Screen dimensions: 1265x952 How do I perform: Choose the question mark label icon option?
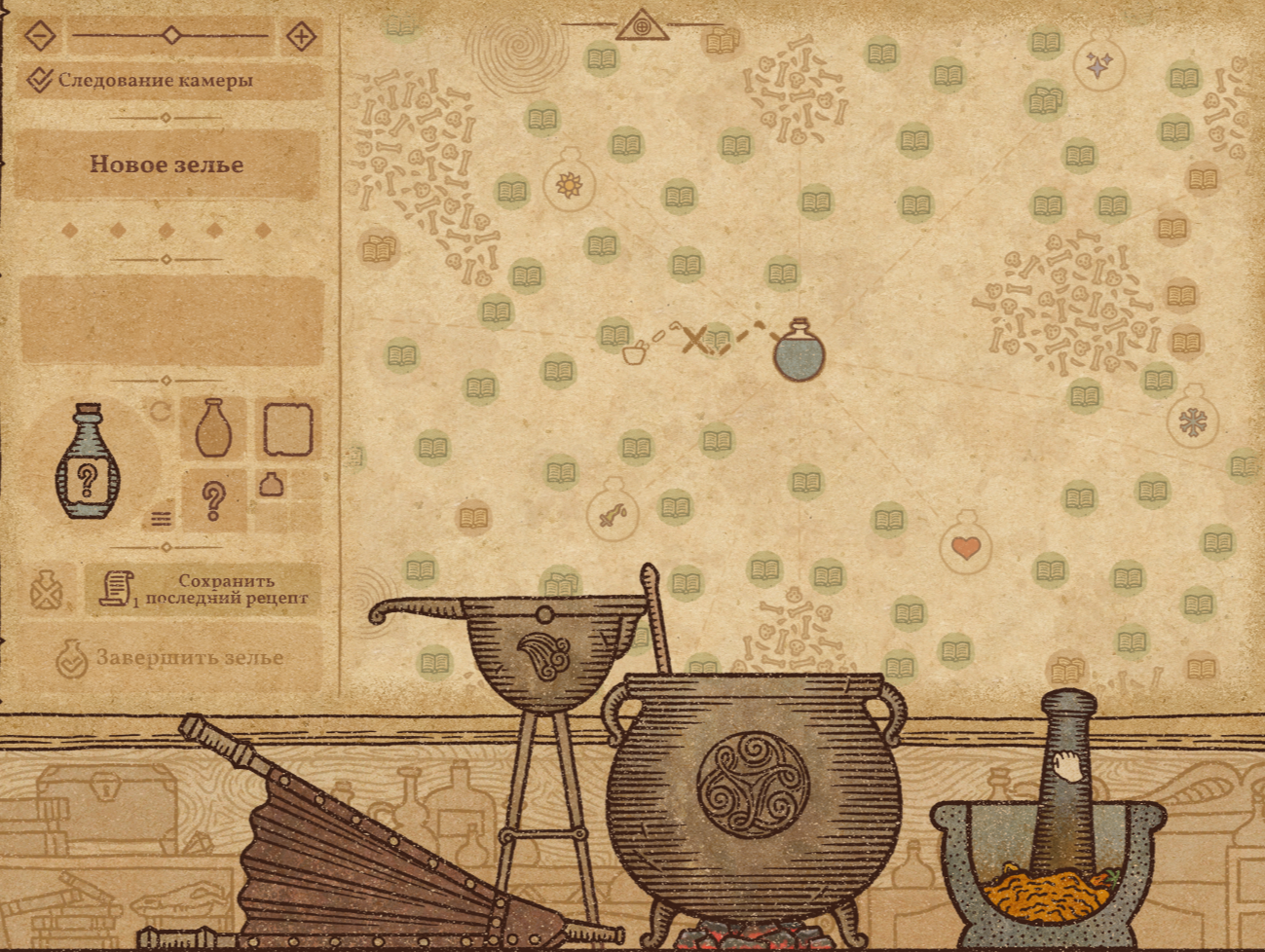(x=213, y=500)
